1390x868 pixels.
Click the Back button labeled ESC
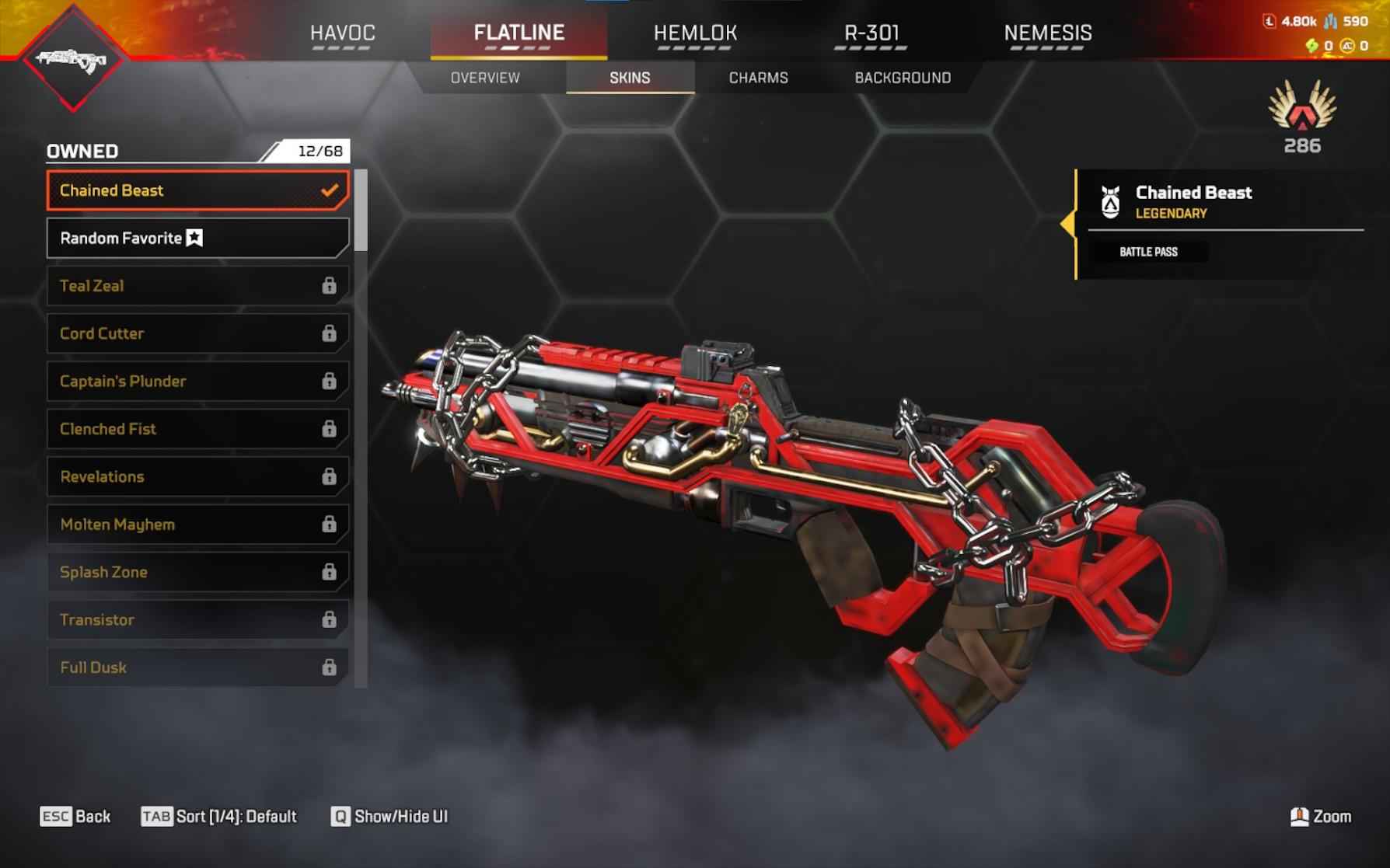75,817
